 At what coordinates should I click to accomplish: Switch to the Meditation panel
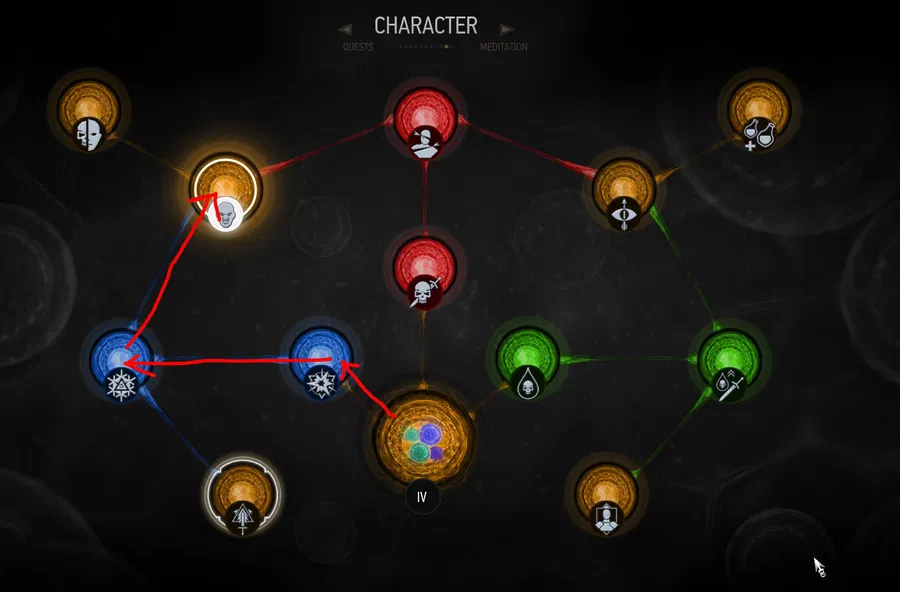click(503, 47)
